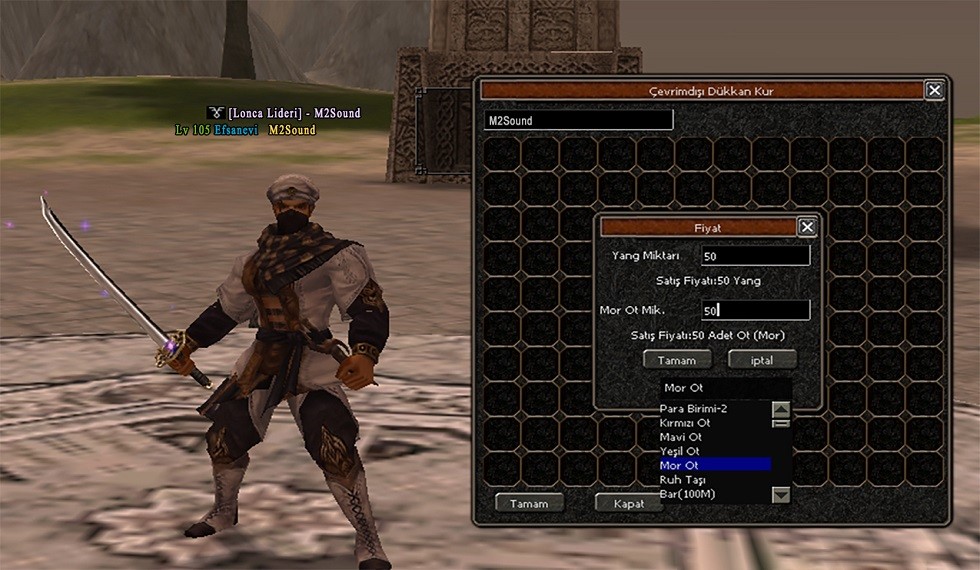Click the Kapat button

click(627, 503)
